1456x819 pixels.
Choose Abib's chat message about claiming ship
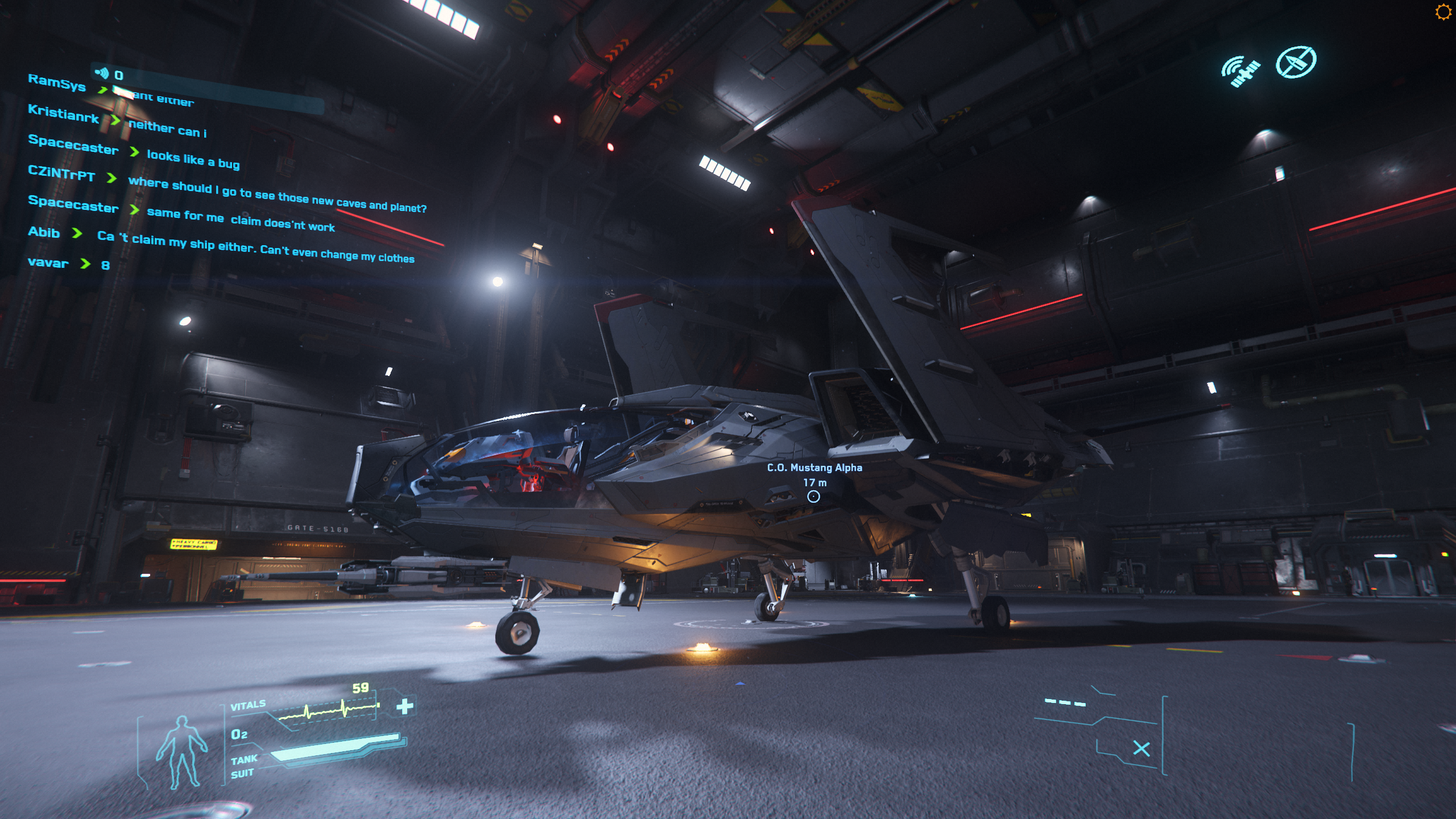(255, 247)
